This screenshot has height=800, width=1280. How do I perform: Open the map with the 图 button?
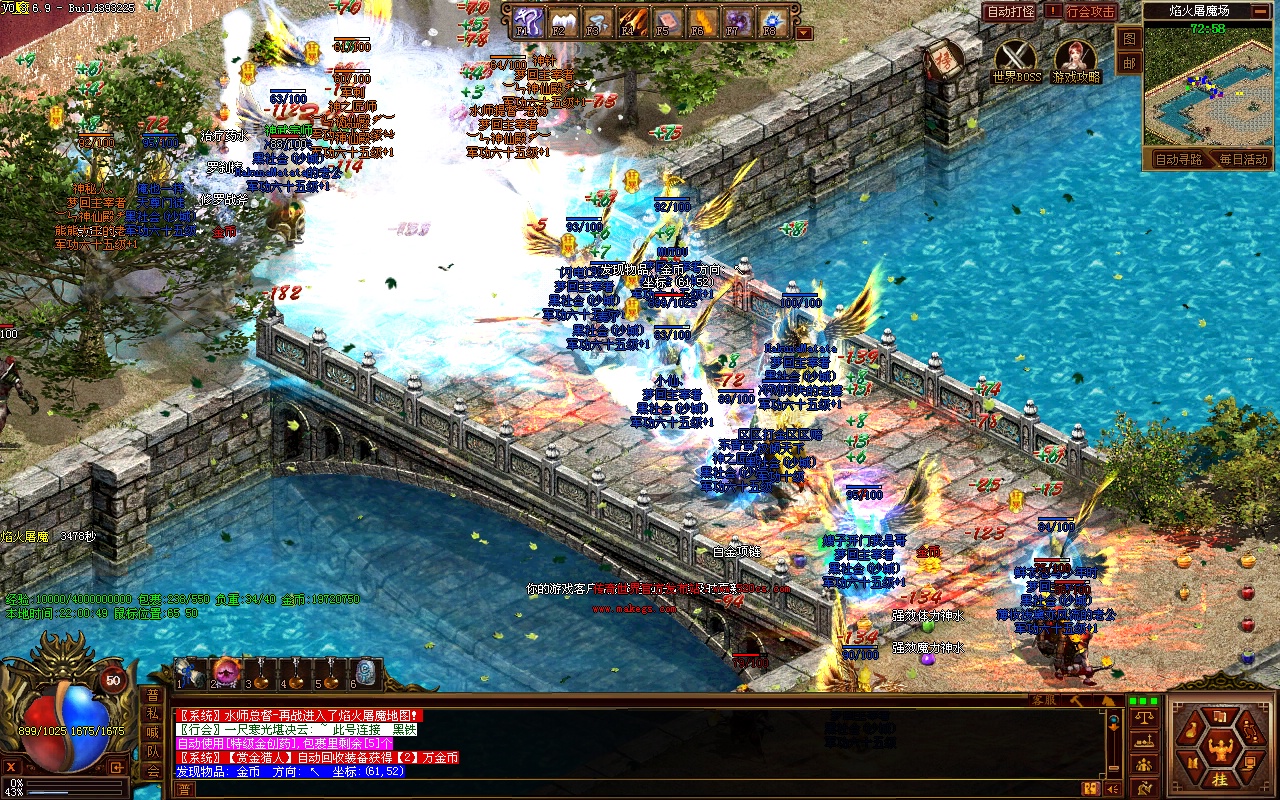coord(1129,39)
